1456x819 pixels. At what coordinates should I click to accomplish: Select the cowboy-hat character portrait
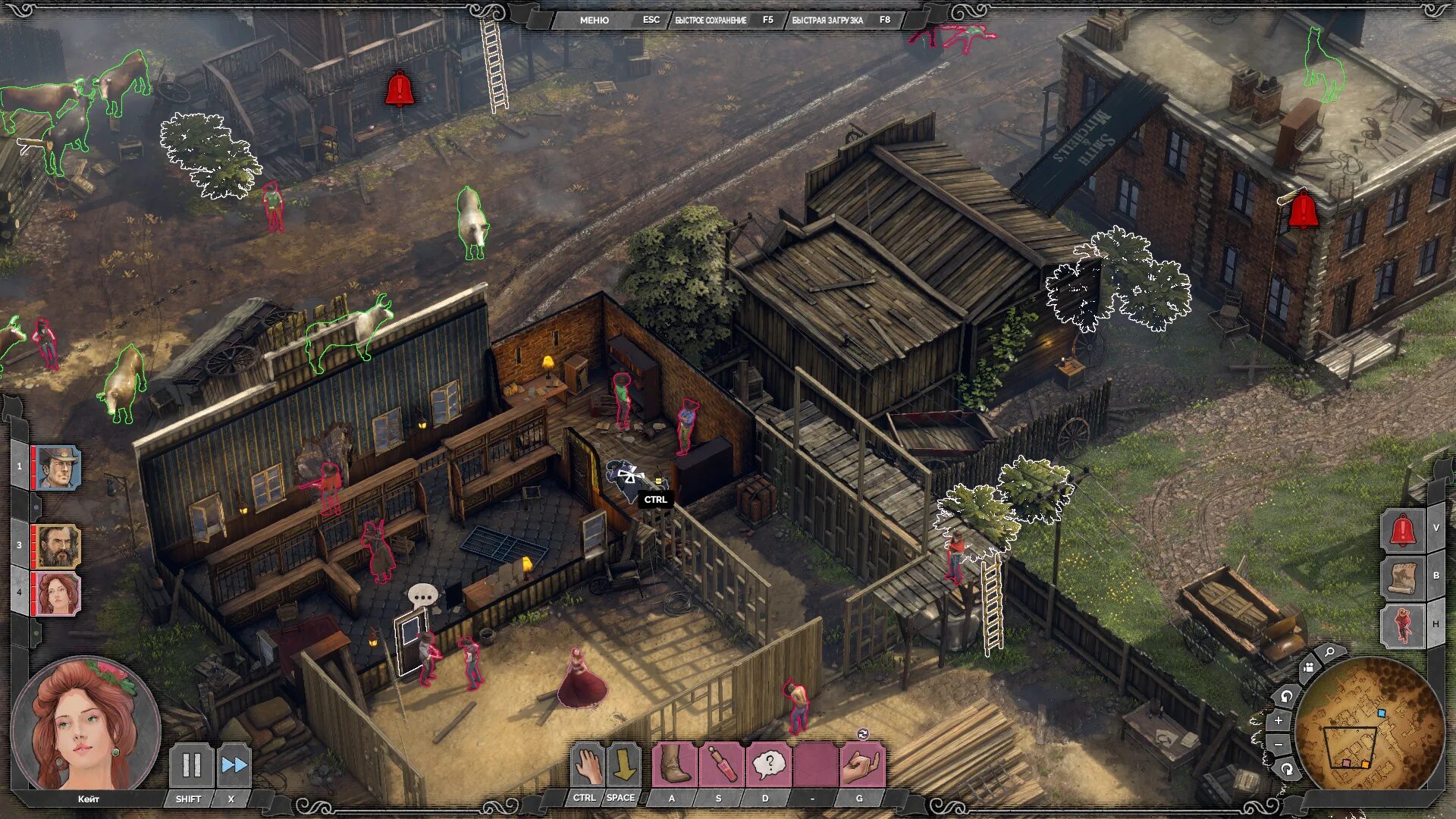(x=58, y=467)
